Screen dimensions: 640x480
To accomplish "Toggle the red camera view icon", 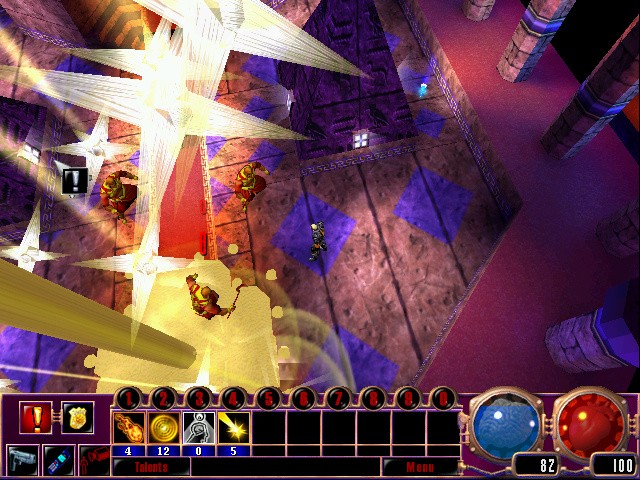I will pyautogui.click(x=94, y=461).
